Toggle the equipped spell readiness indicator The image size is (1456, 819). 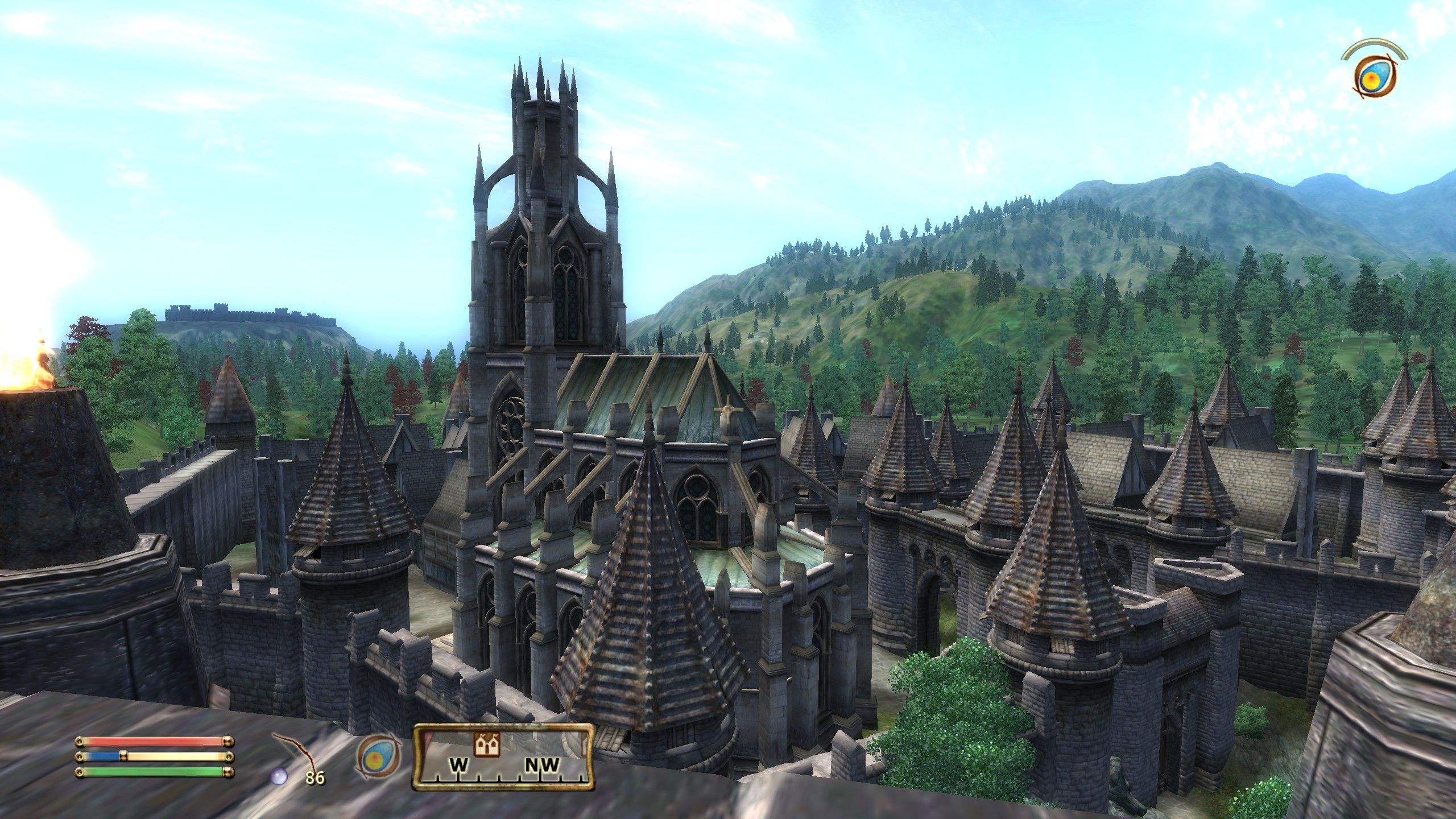tap(379, 756)
